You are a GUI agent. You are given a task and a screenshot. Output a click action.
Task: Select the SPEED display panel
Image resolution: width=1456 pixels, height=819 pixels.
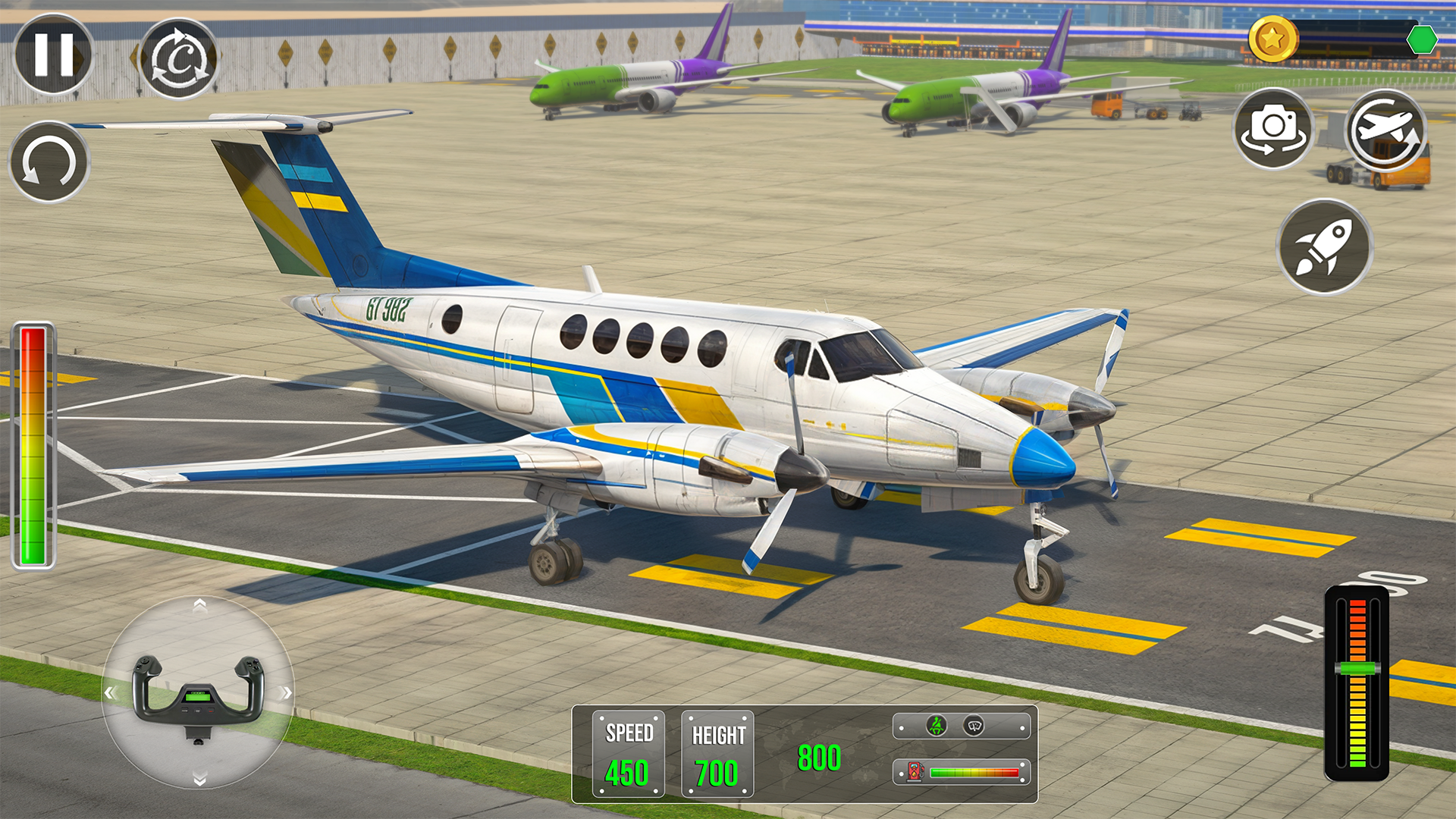(629, 751)
